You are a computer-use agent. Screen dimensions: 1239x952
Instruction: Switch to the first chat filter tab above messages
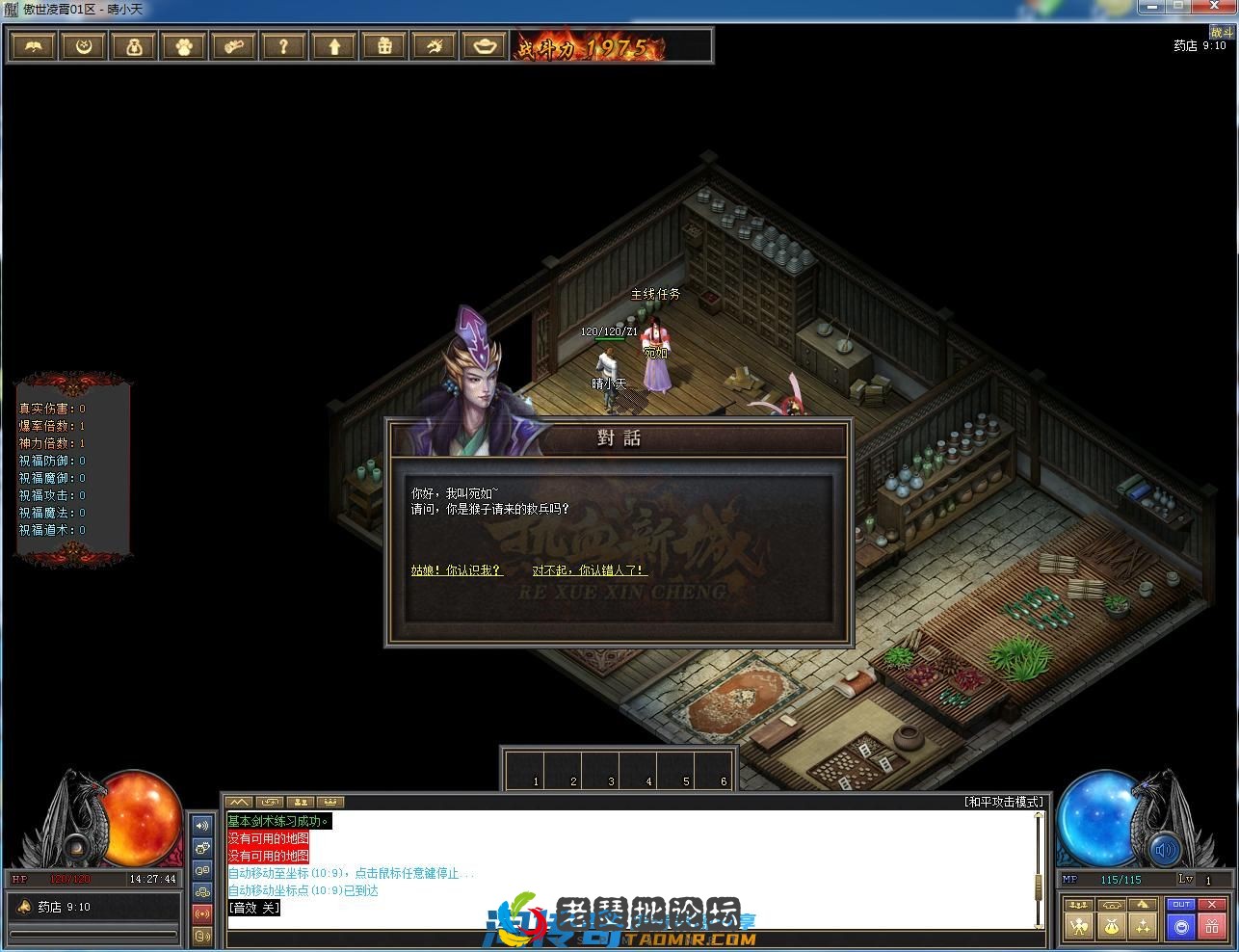click(x=238, y=802)
